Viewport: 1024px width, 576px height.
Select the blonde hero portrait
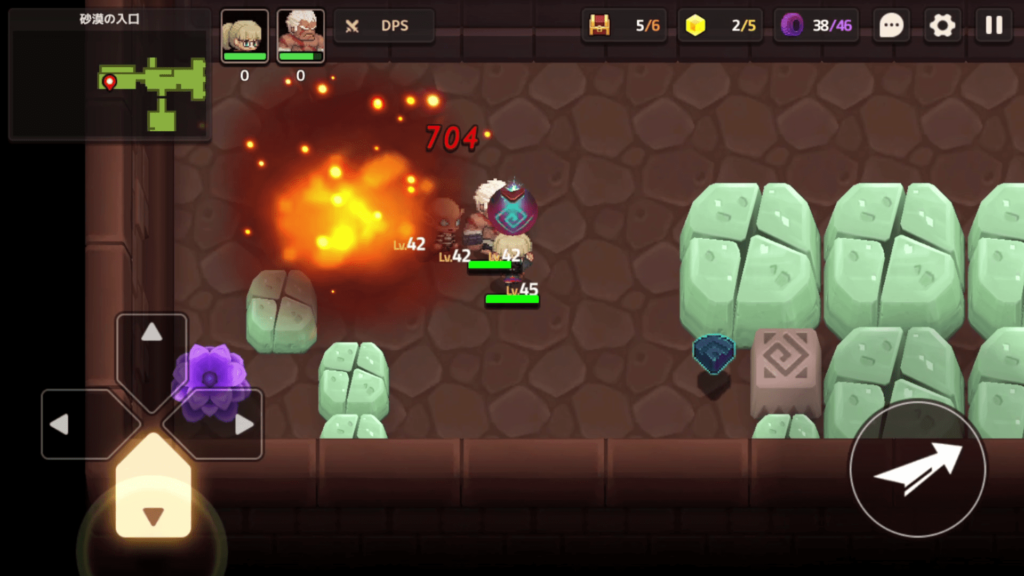tap(245, 36)
